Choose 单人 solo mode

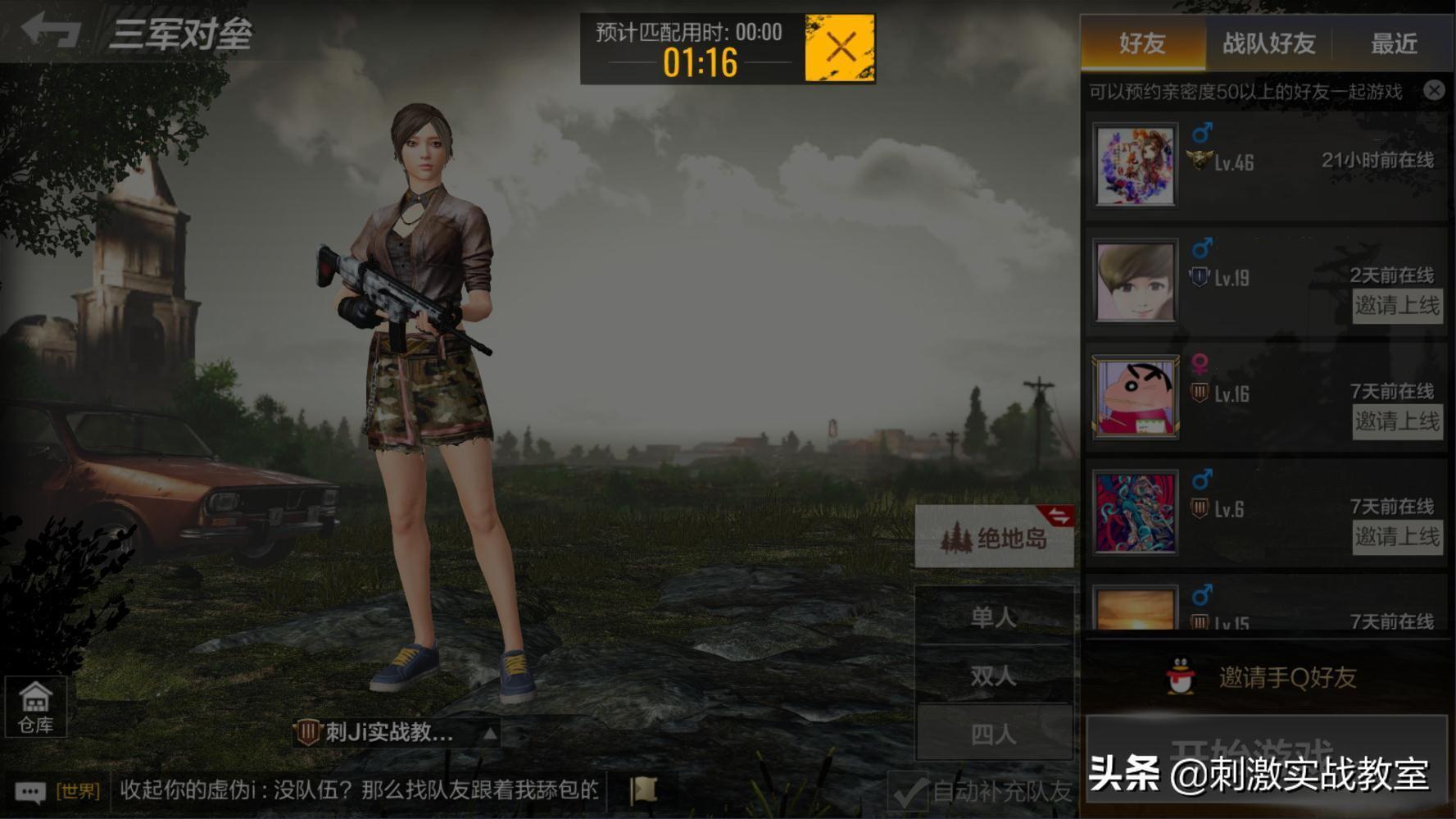[994, 617]
